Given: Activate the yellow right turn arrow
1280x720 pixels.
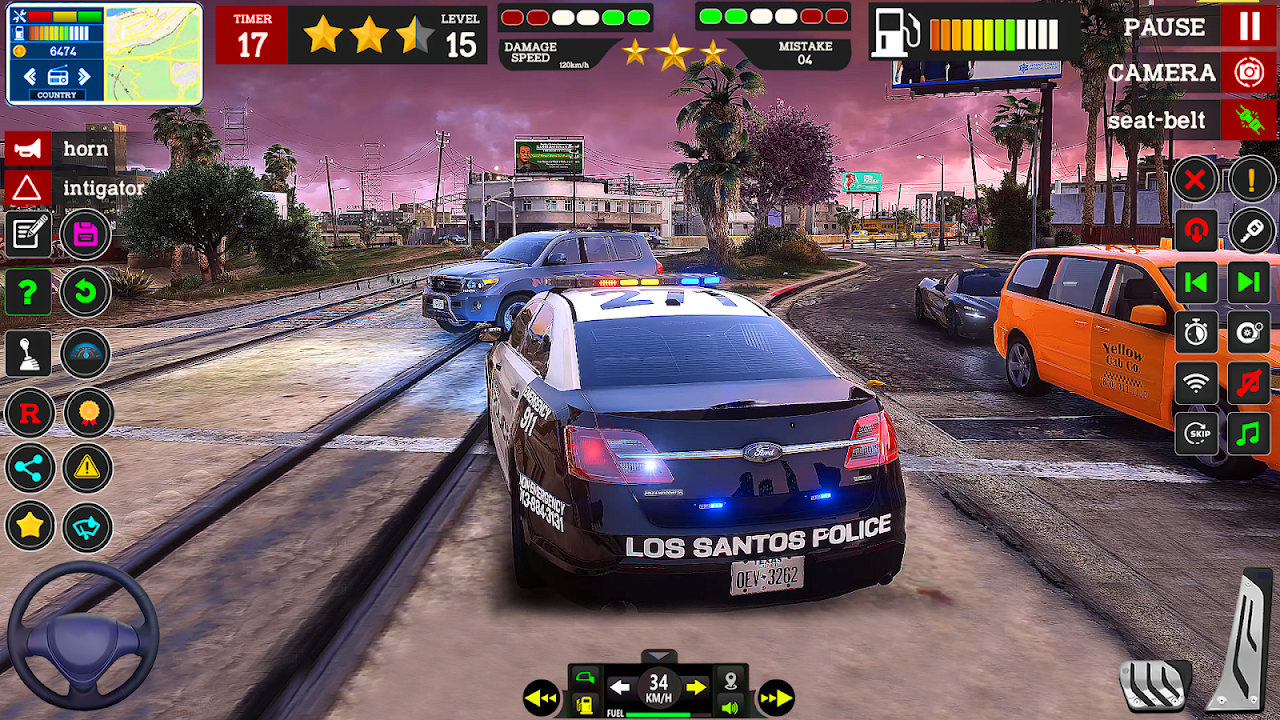Looking at the screenshot, I should point(696,687).
